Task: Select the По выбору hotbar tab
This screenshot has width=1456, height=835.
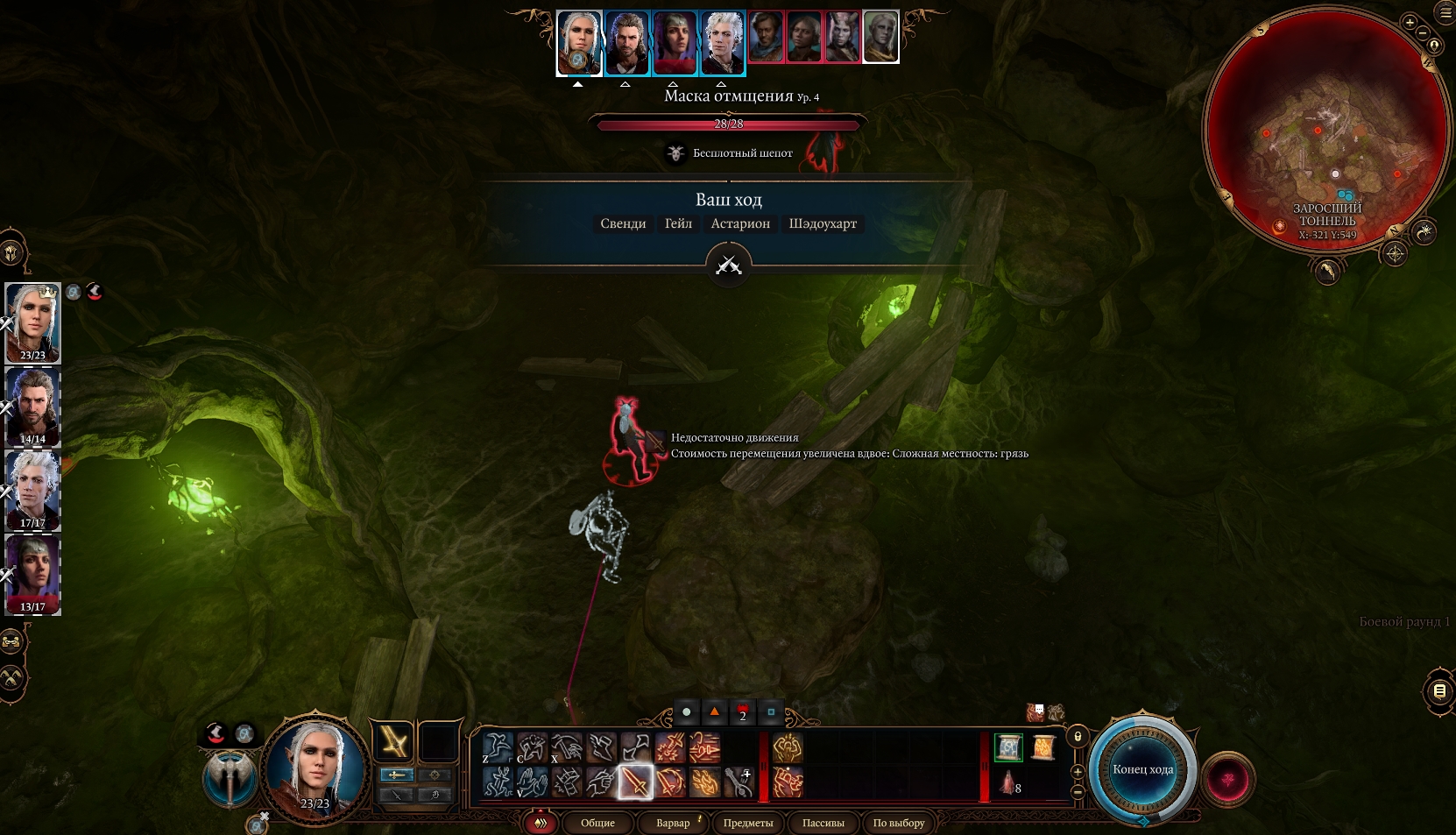Action: (x=898, y=823)
